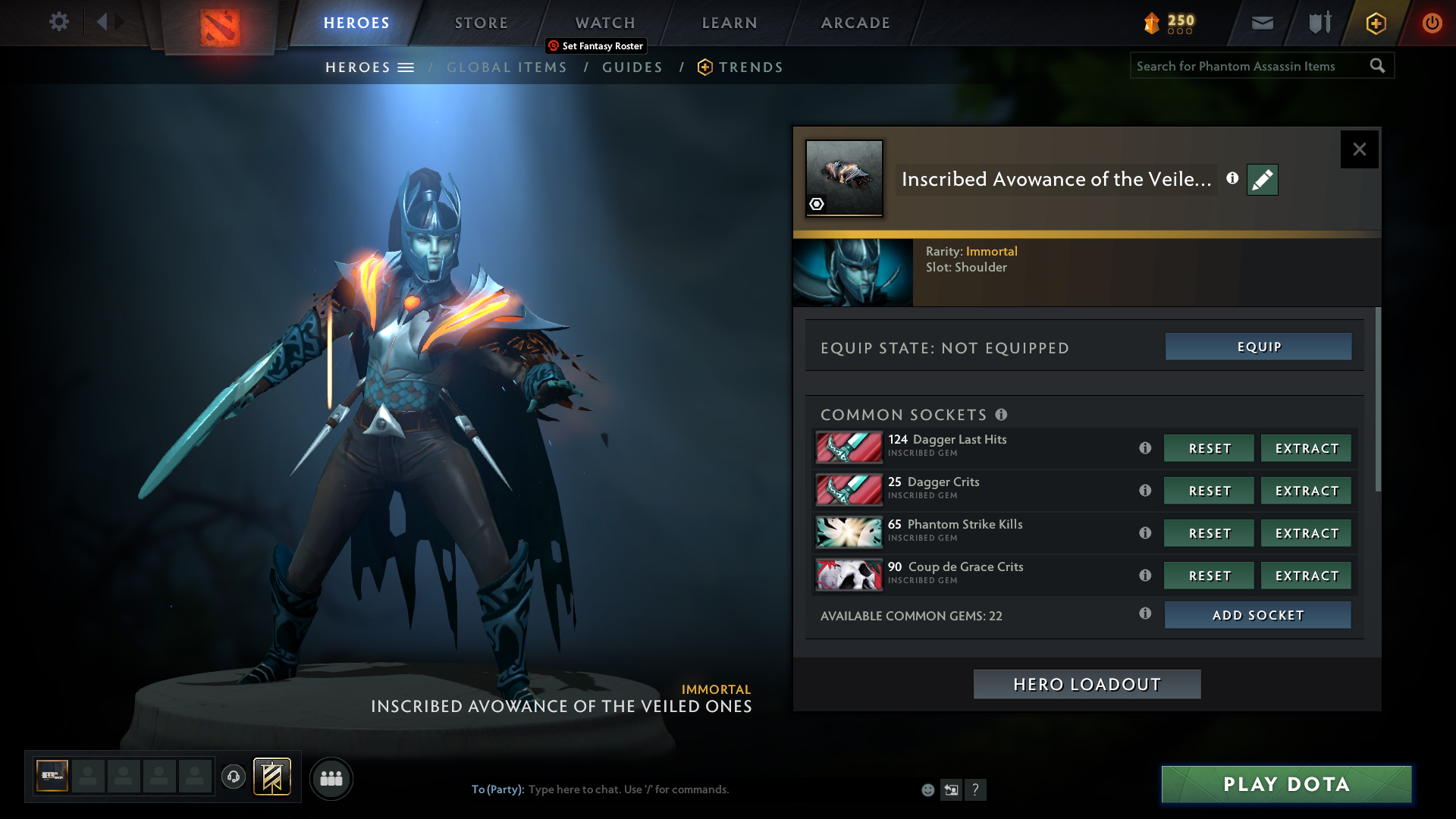Switch to the Store tab
This screenshot has width=1456, height=819.
click(482, 23)
